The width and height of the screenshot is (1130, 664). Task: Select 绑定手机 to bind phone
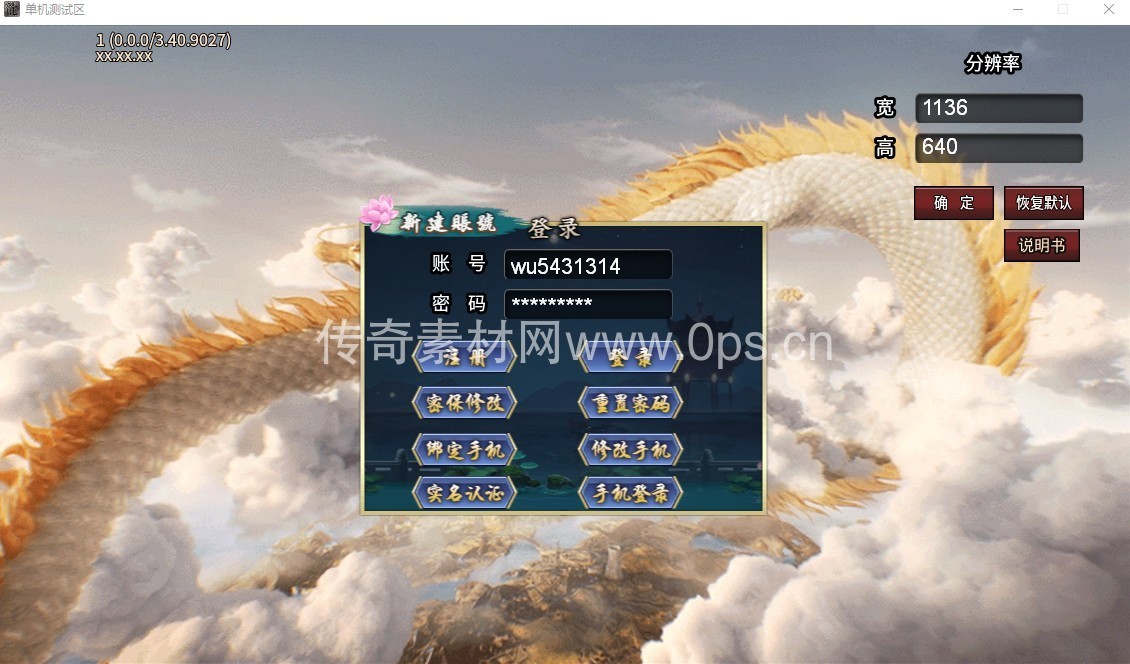pos(464,449)
